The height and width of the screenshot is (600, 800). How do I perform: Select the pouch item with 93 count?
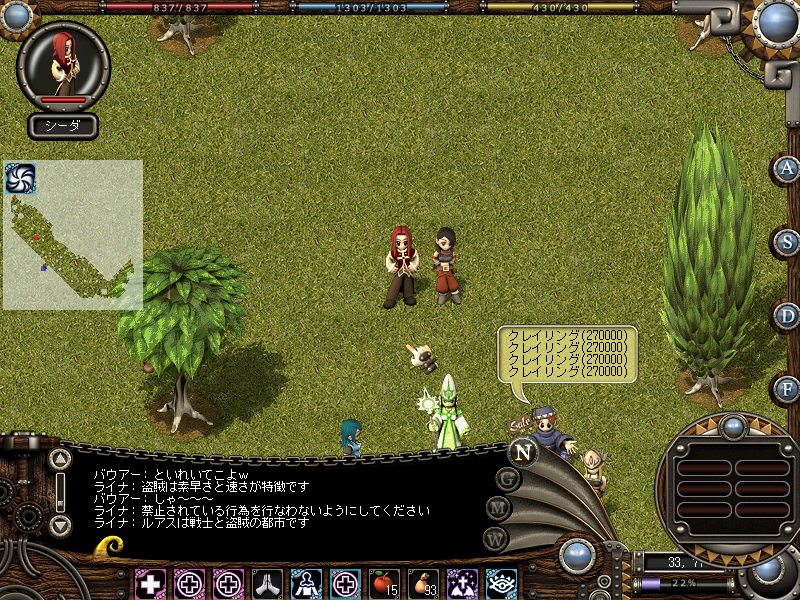[x=422, y=583]
